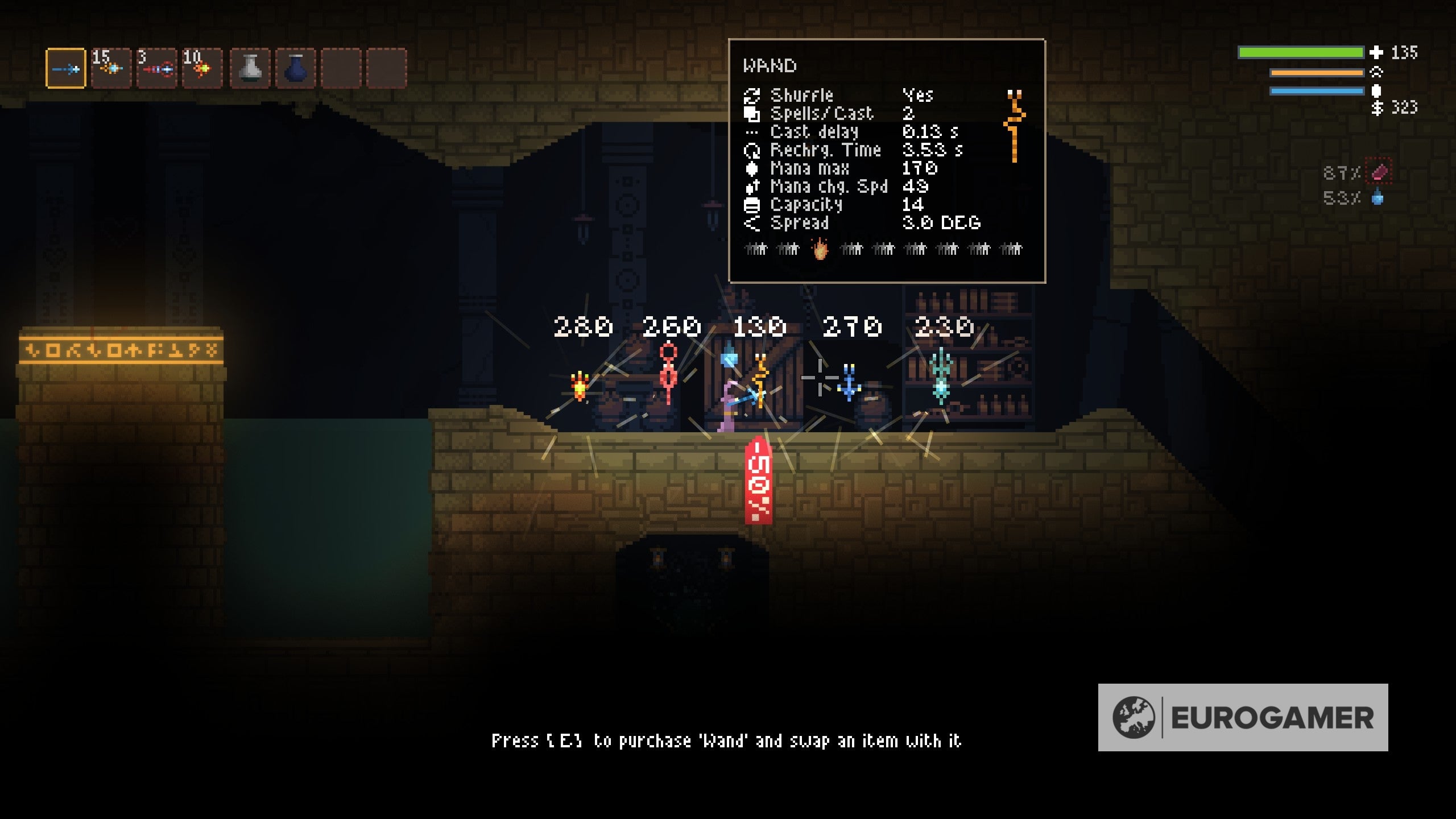The width and height of the screenshot is (1456, 819).
Task: Switch to the wand with 15 charges
Action: tap(111, 69)
